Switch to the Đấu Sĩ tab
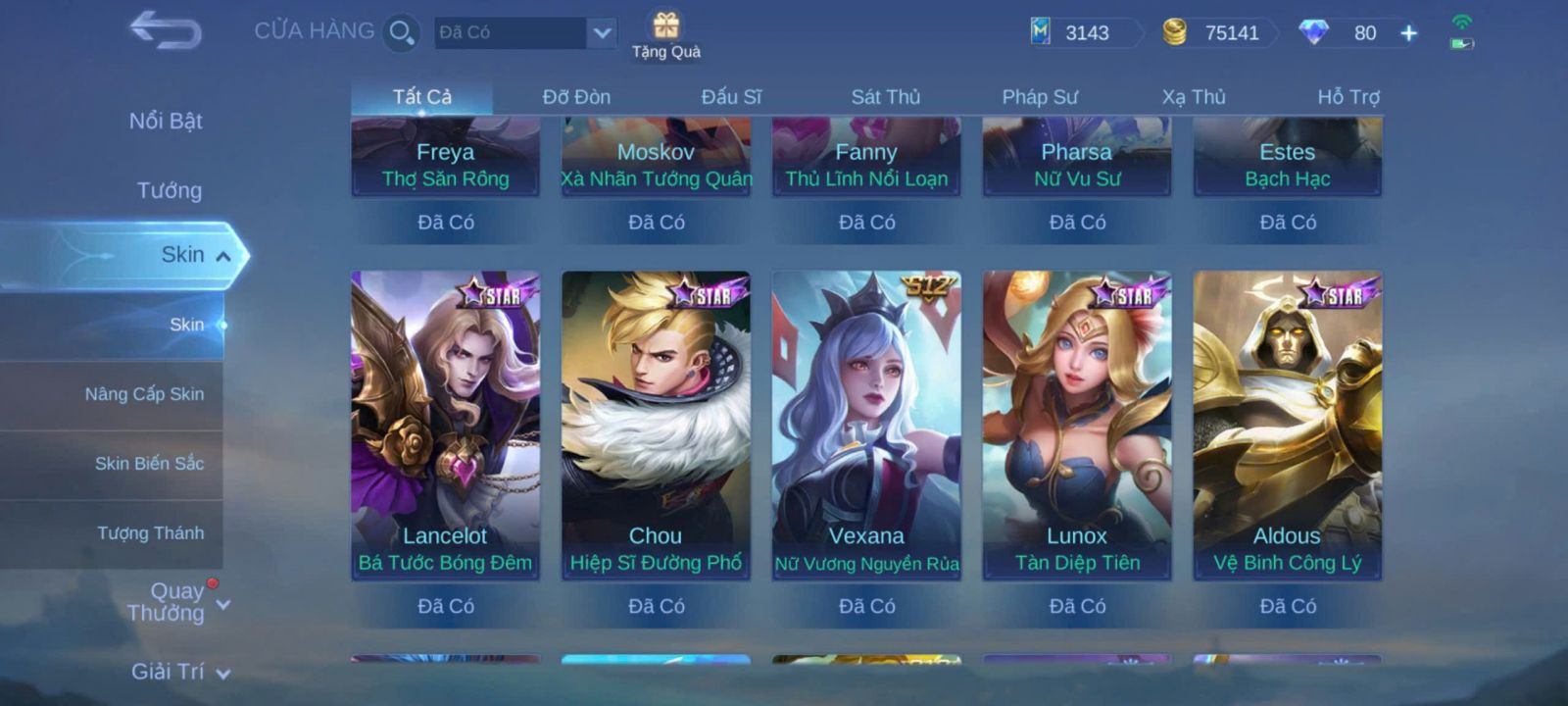The width and height of the screenshot is (1568, 706). pyautogui.click(x=731, y=97)
